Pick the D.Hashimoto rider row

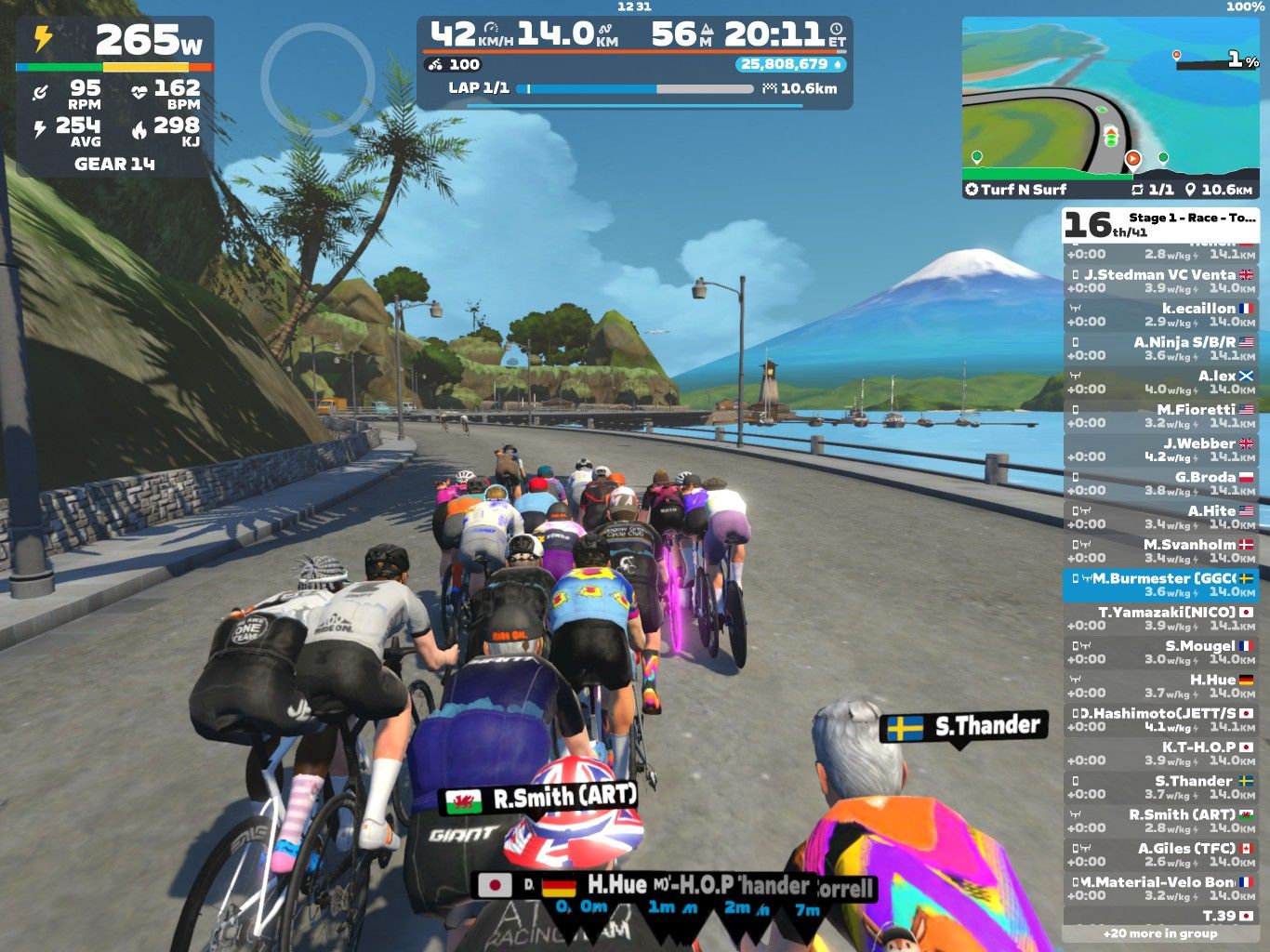pos(1160,720)
